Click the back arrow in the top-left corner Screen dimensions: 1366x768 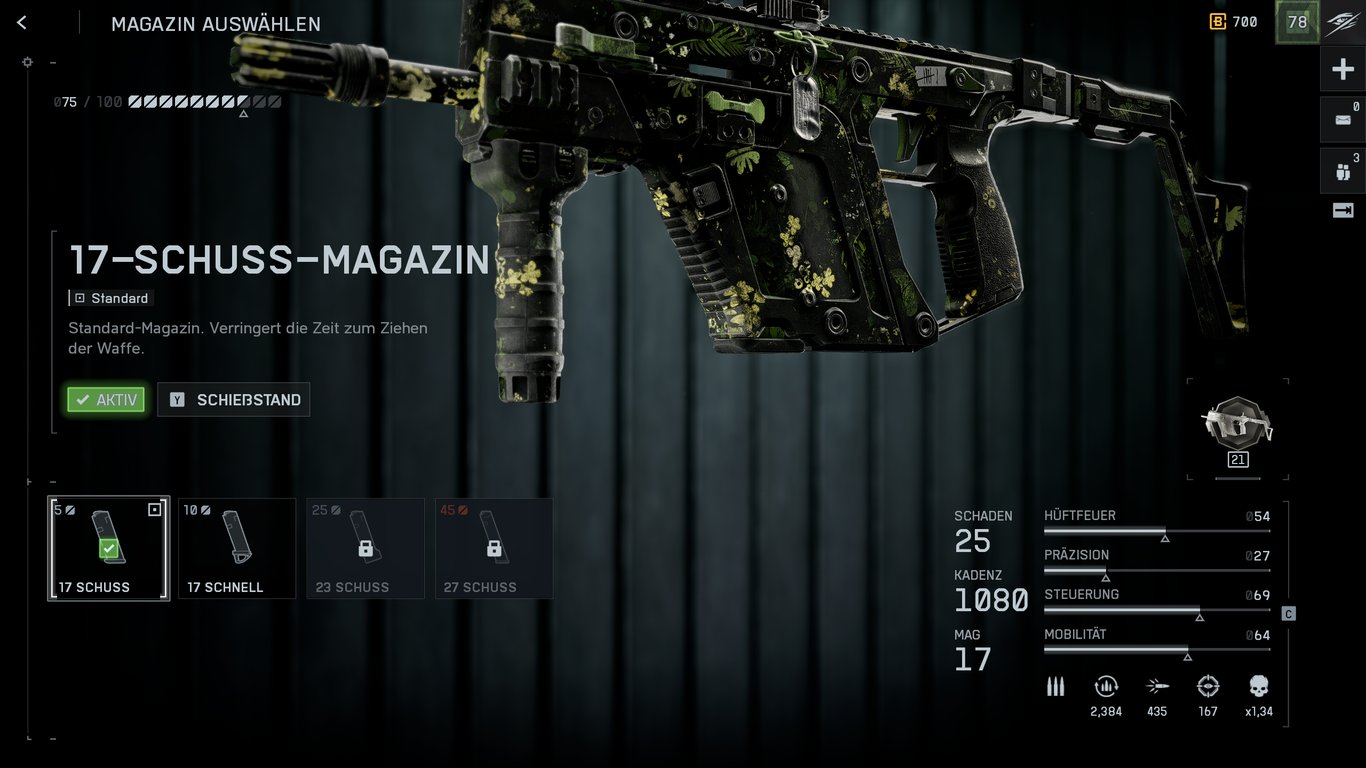click(x=21, y=21)
